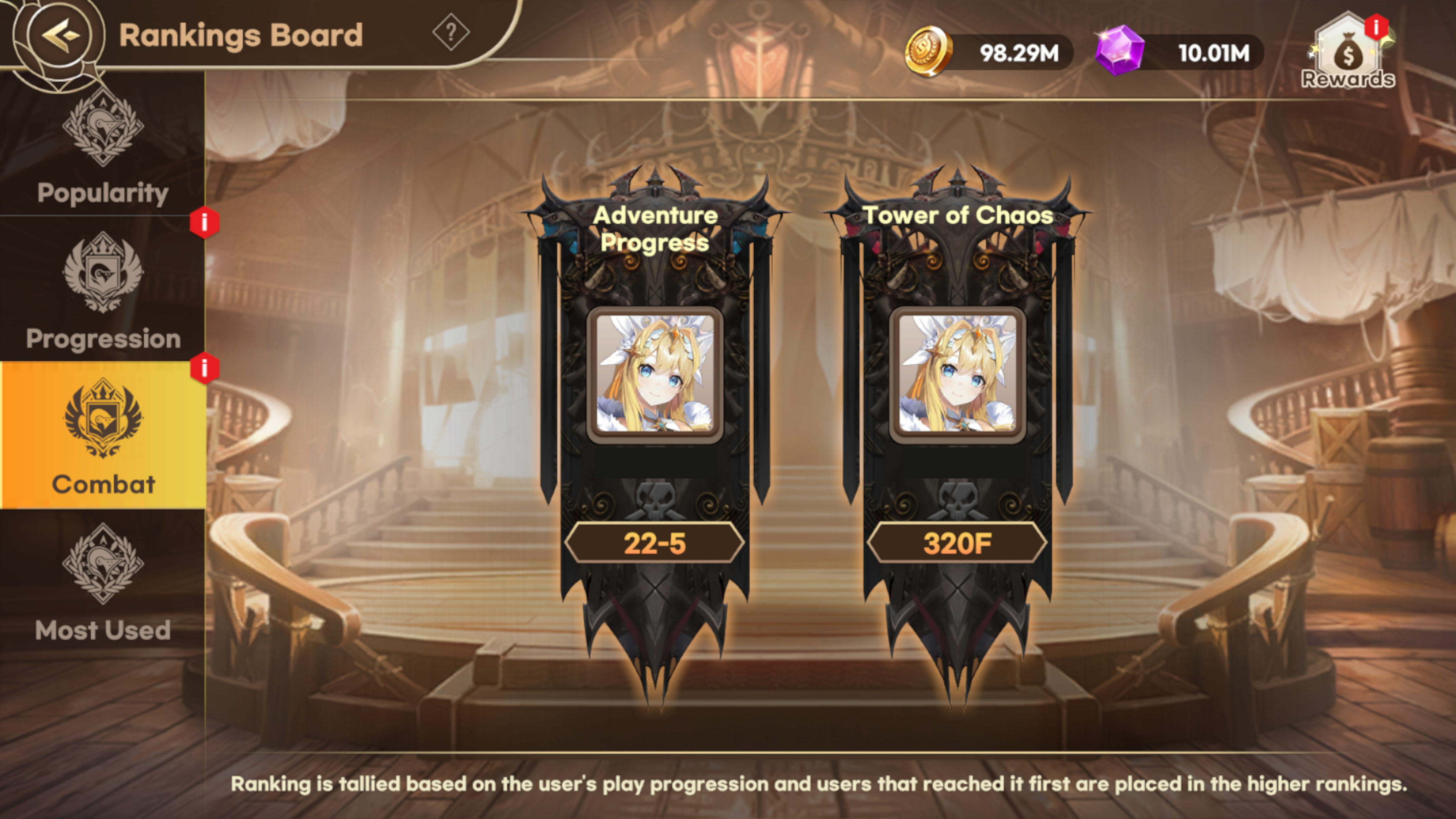Switch to the Progression tab
This screenshot has width=1456, height=819.
click(102, 291)
